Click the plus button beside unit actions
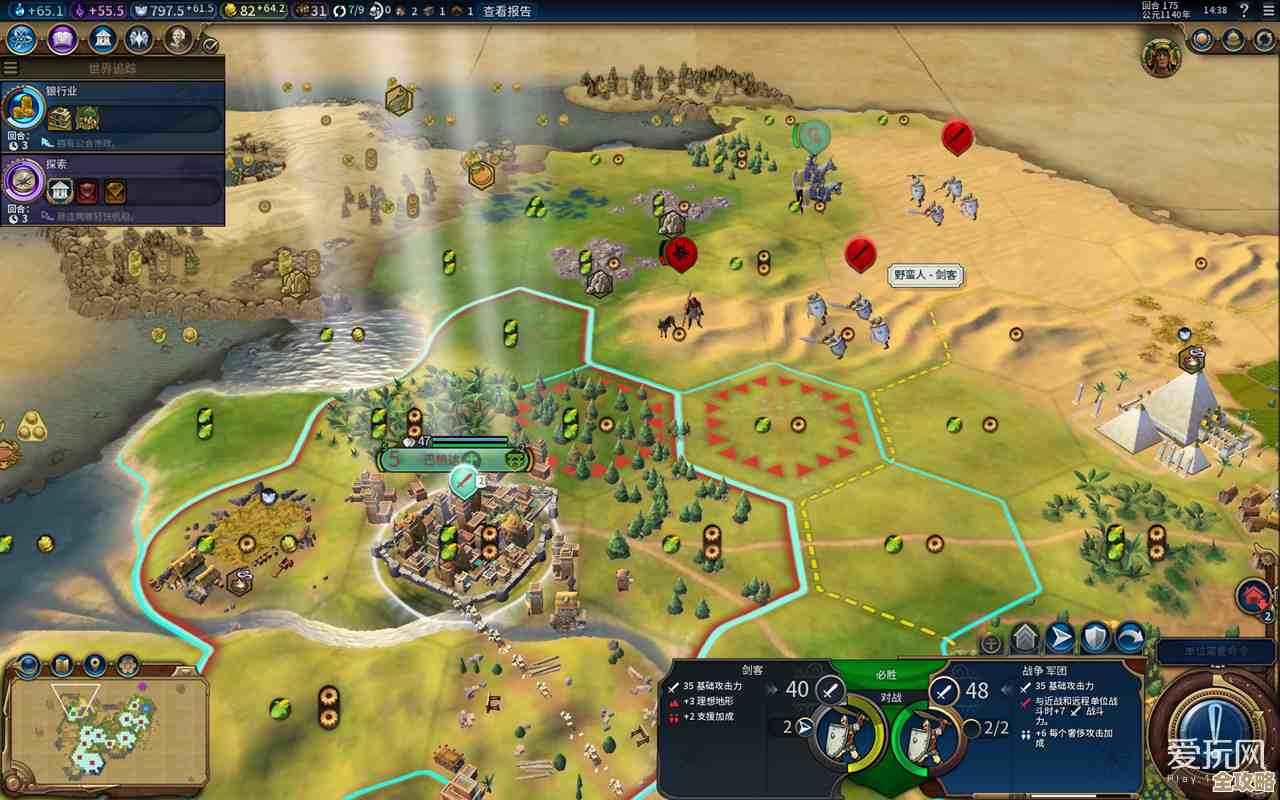 point(991,643)
